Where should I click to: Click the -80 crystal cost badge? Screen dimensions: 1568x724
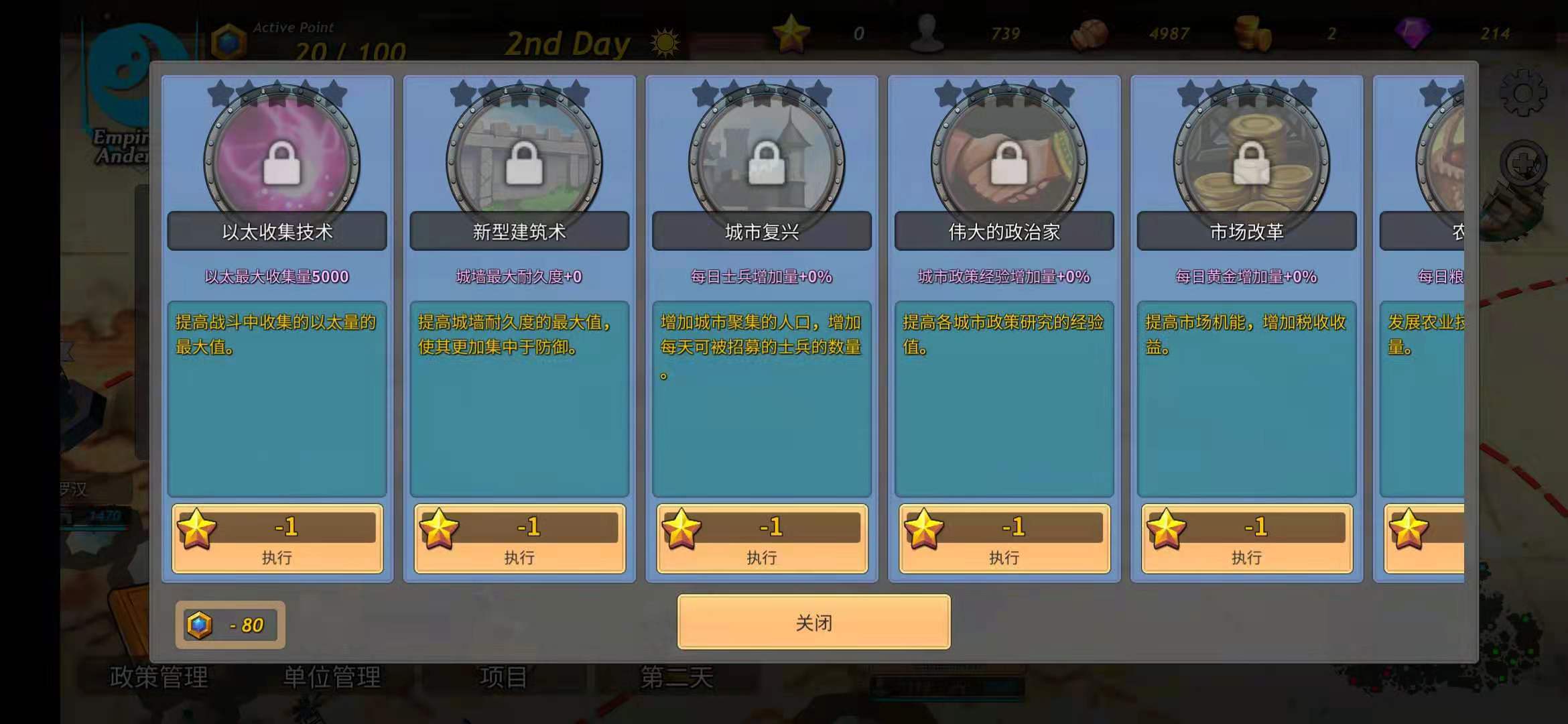230,623
